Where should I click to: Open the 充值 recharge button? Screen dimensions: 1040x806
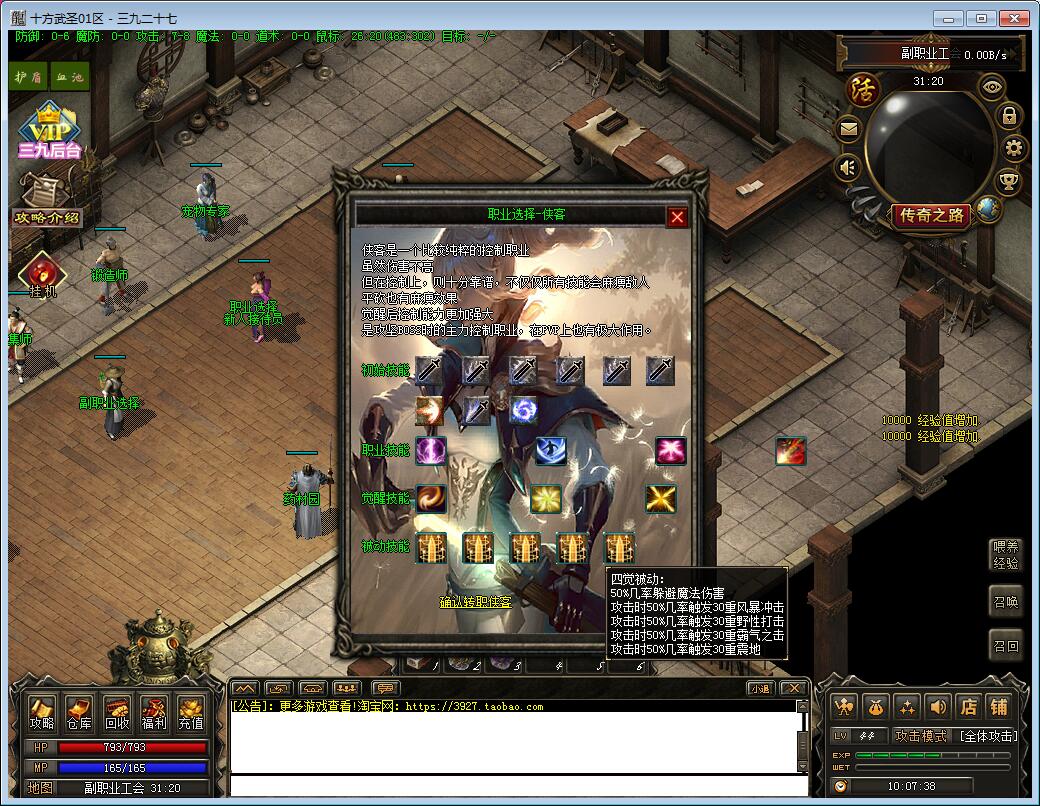190,713
